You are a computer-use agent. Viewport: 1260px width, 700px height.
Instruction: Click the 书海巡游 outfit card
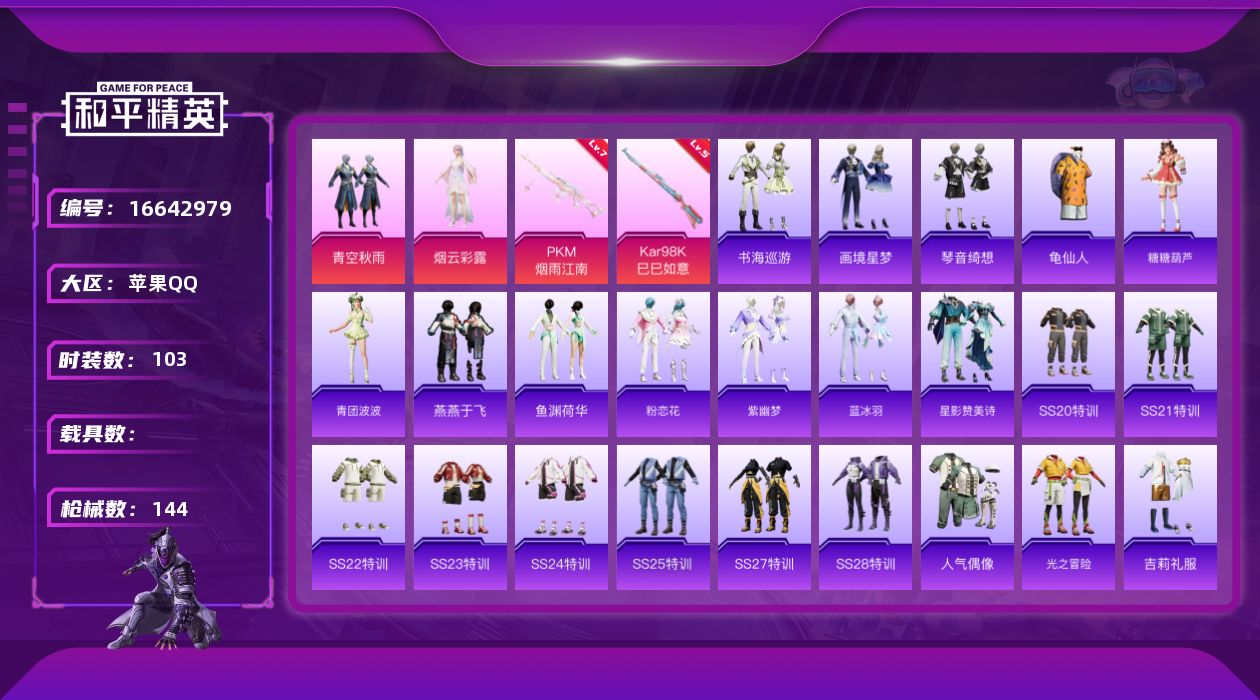(764, 211)
